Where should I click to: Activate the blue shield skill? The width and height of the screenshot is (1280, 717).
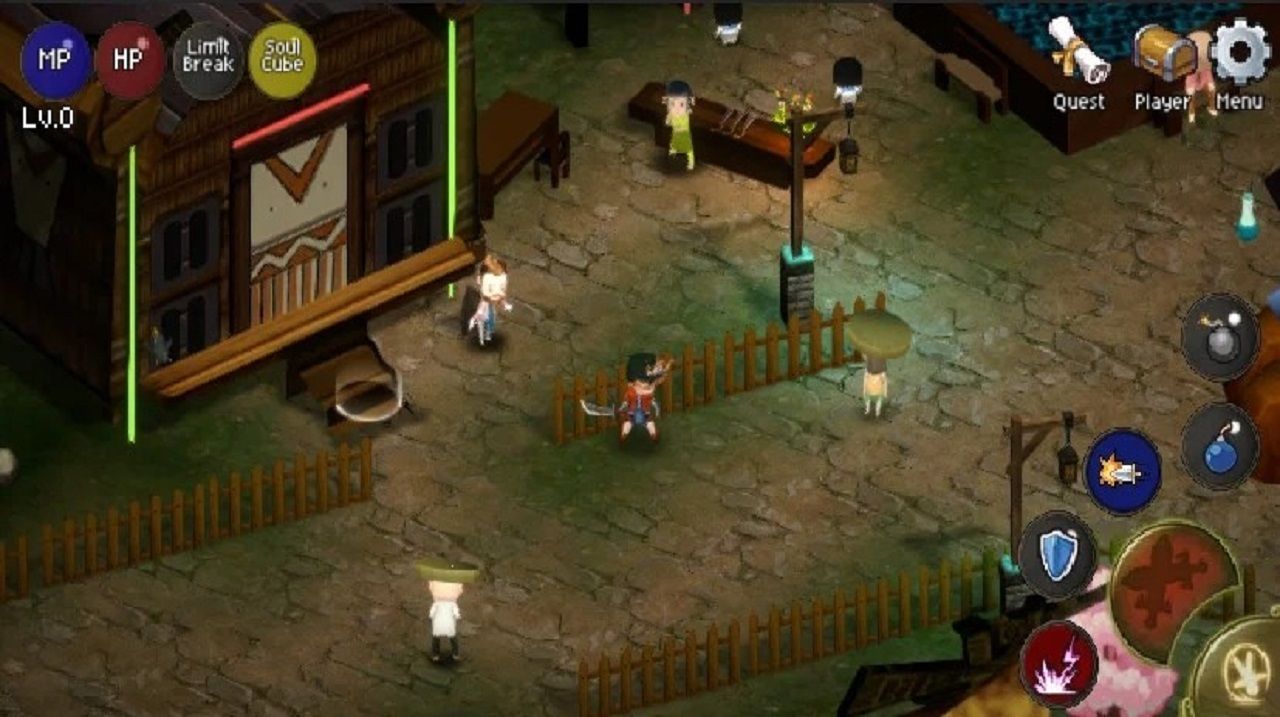pyautogui.click(x=1057, y=555)
